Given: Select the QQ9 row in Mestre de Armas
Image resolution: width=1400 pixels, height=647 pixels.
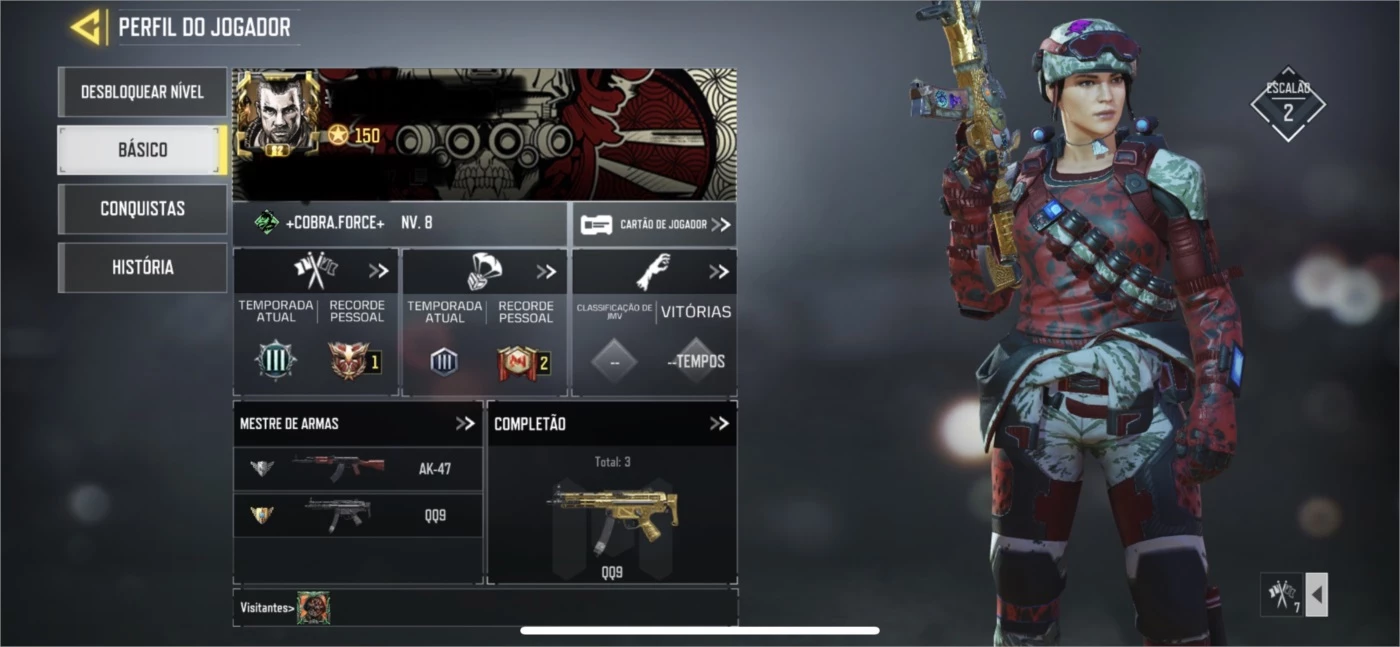Looking at the screenshot, I should (357, 515).
